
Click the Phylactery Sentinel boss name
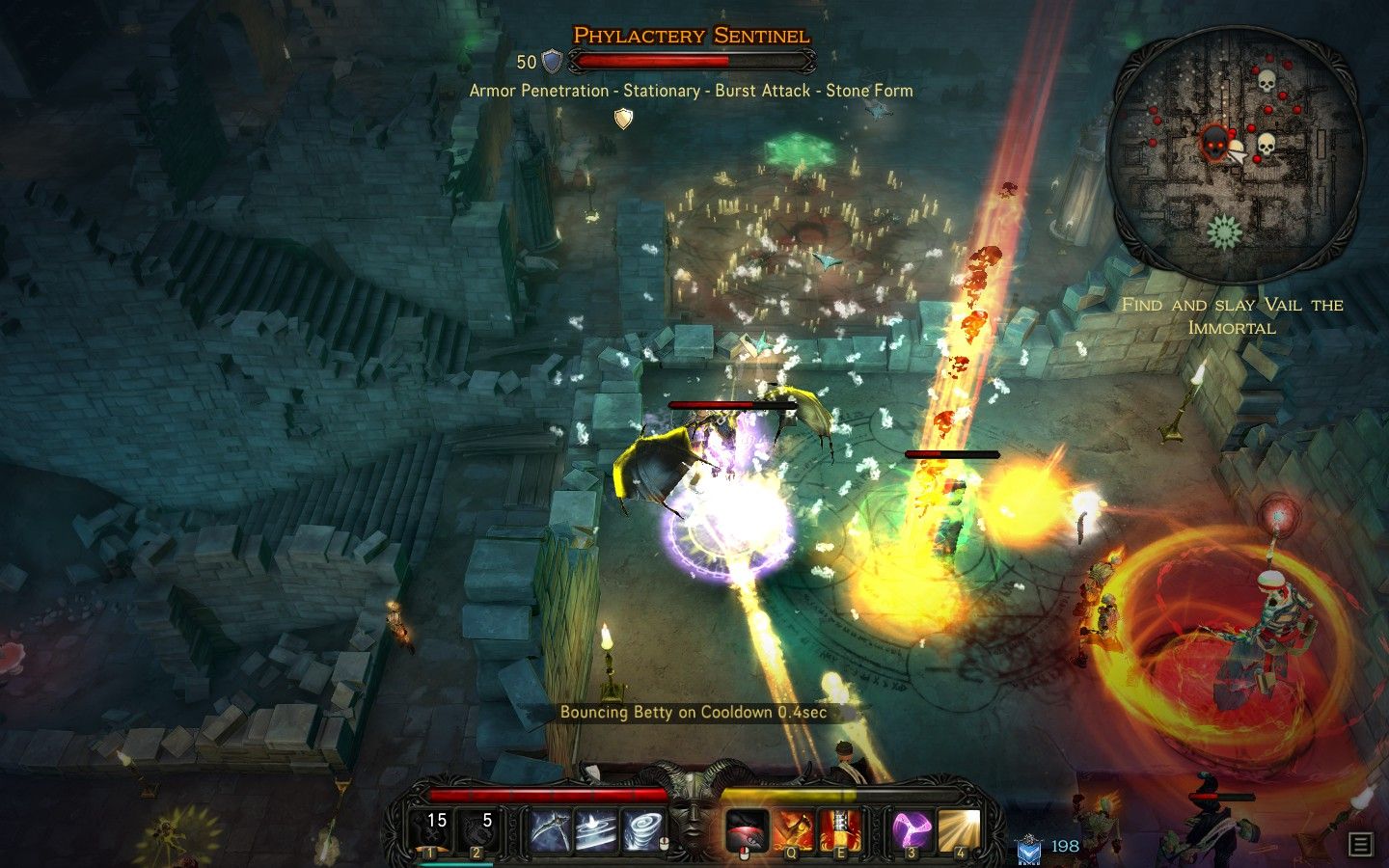(x=690, y=34)
